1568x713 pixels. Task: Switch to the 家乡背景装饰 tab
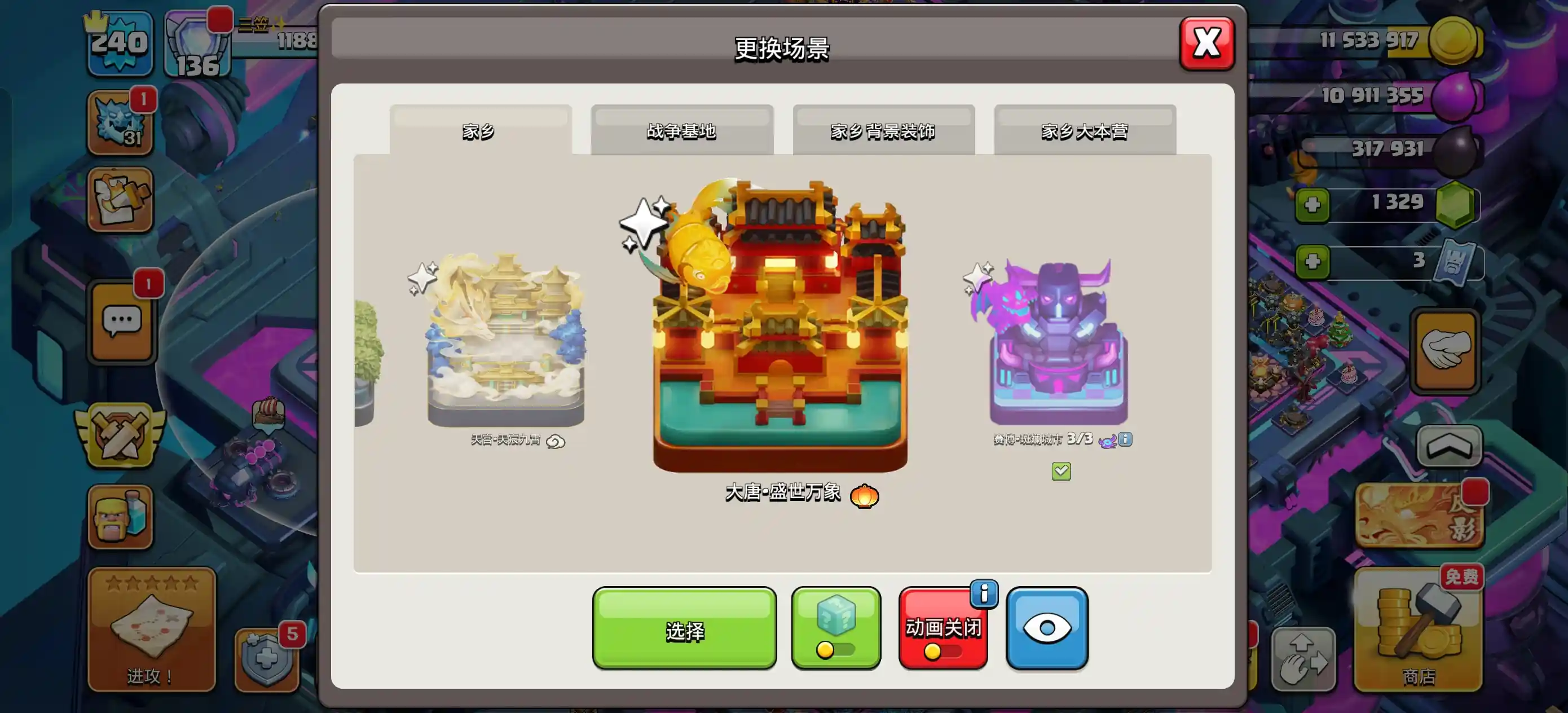pyautogui.click(x=883, y=130)
